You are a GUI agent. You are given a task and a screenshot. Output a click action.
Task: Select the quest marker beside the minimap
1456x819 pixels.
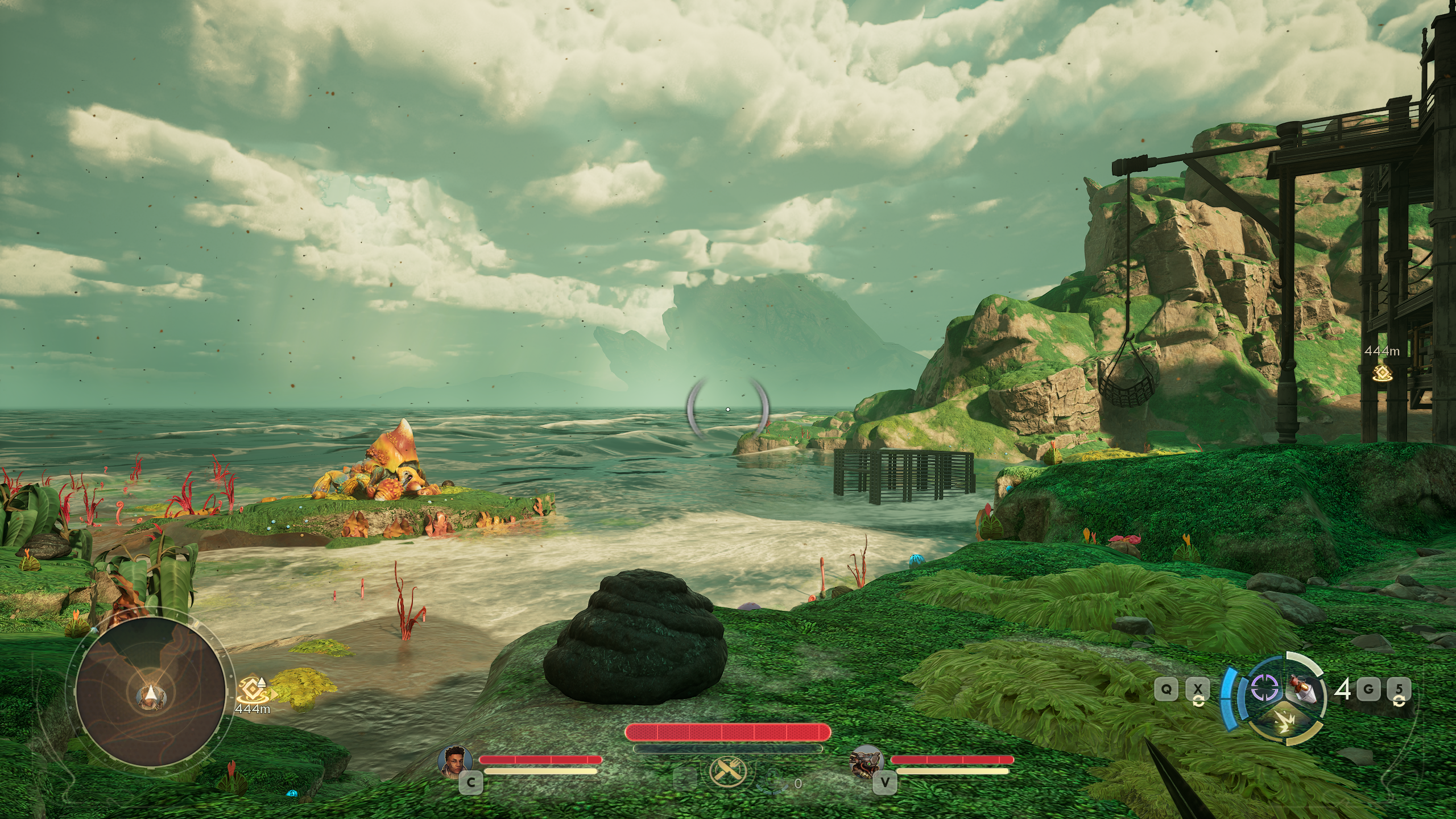tap(251, 689)
